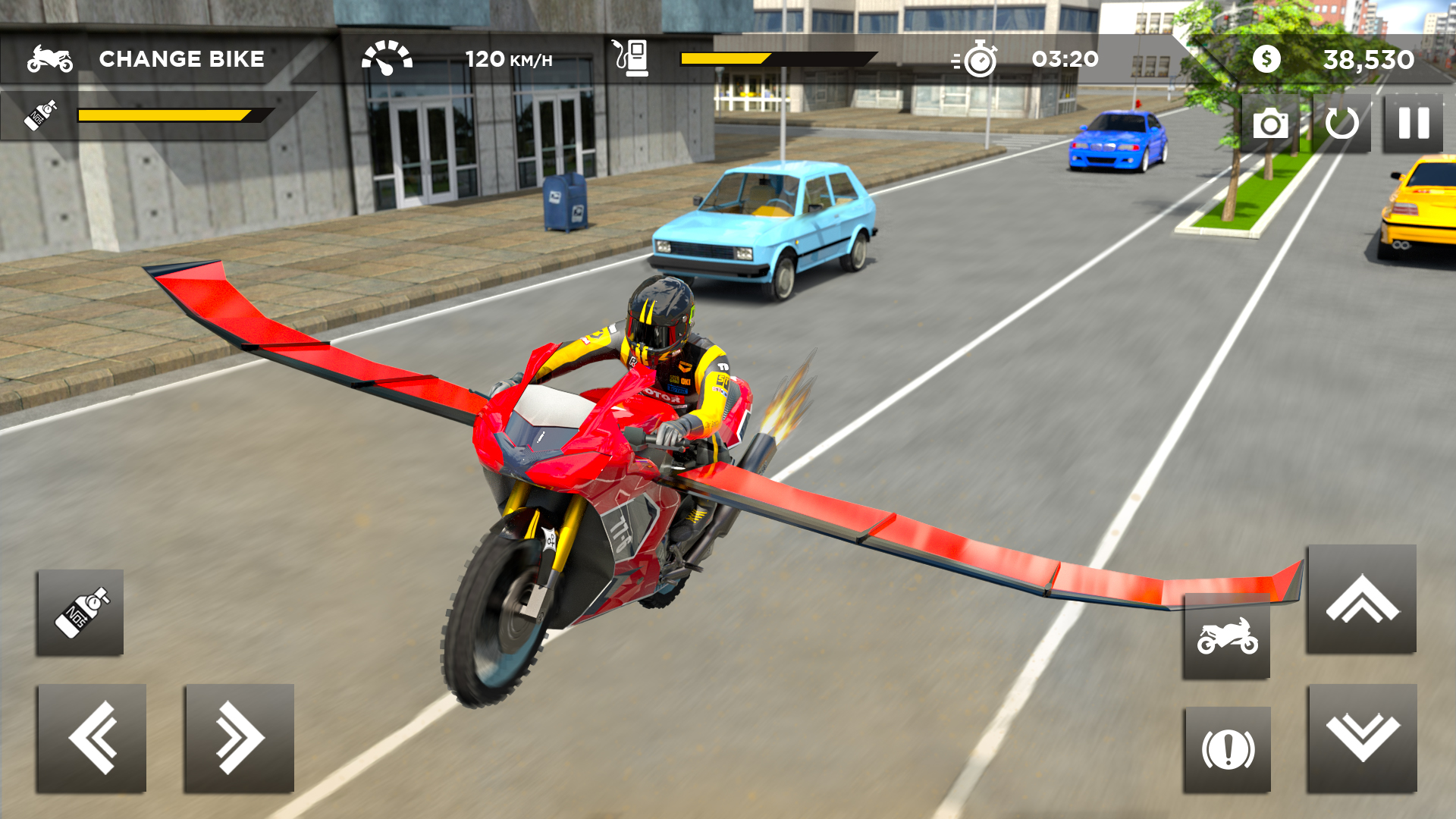Tap the speedometer icon near 120 KM/H
The width and height of the screenshot is (1456, 819).
388,55
